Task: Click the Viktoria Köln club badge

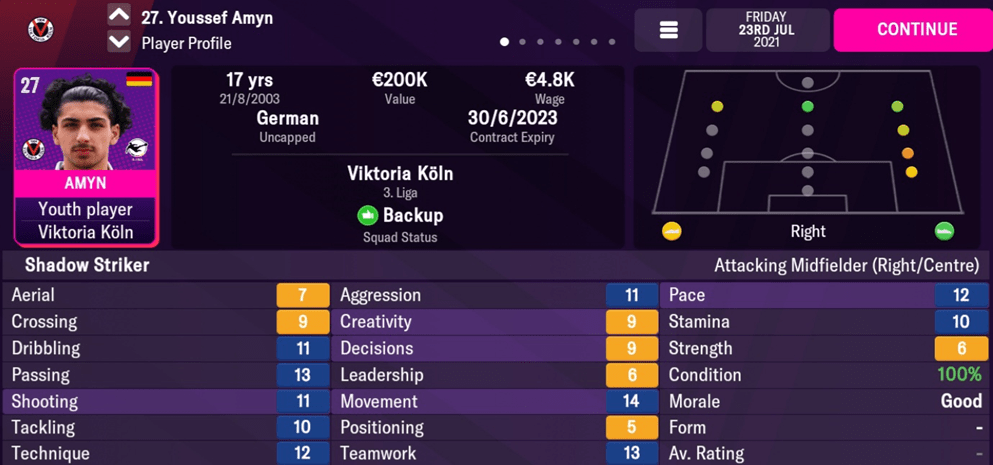Action: click(40, 29)
